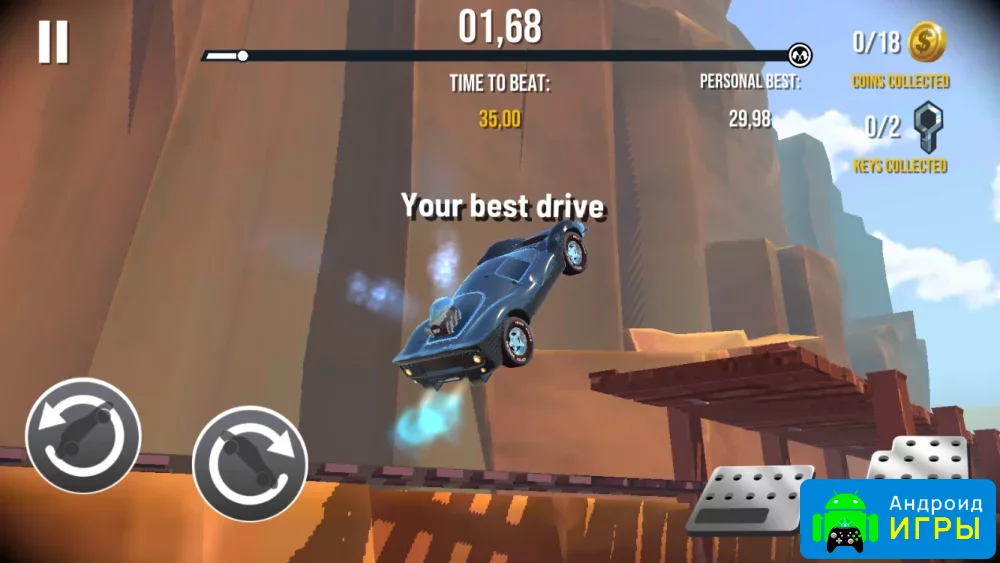Pause the race
This screenshot has height=563, width=1000.
(53, 42)
